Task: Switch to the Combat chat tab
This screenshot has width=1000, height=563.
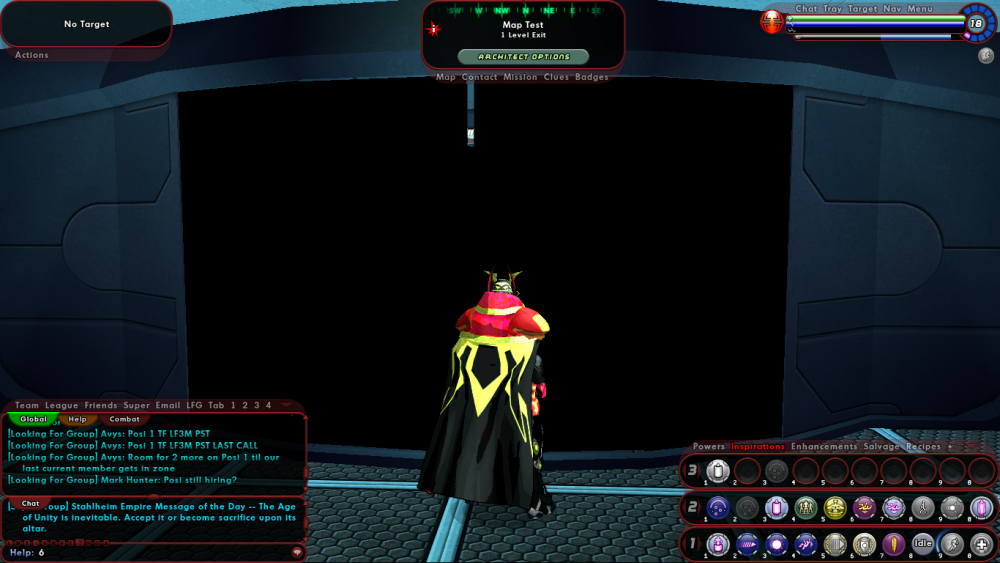Action: pos(124,419)
